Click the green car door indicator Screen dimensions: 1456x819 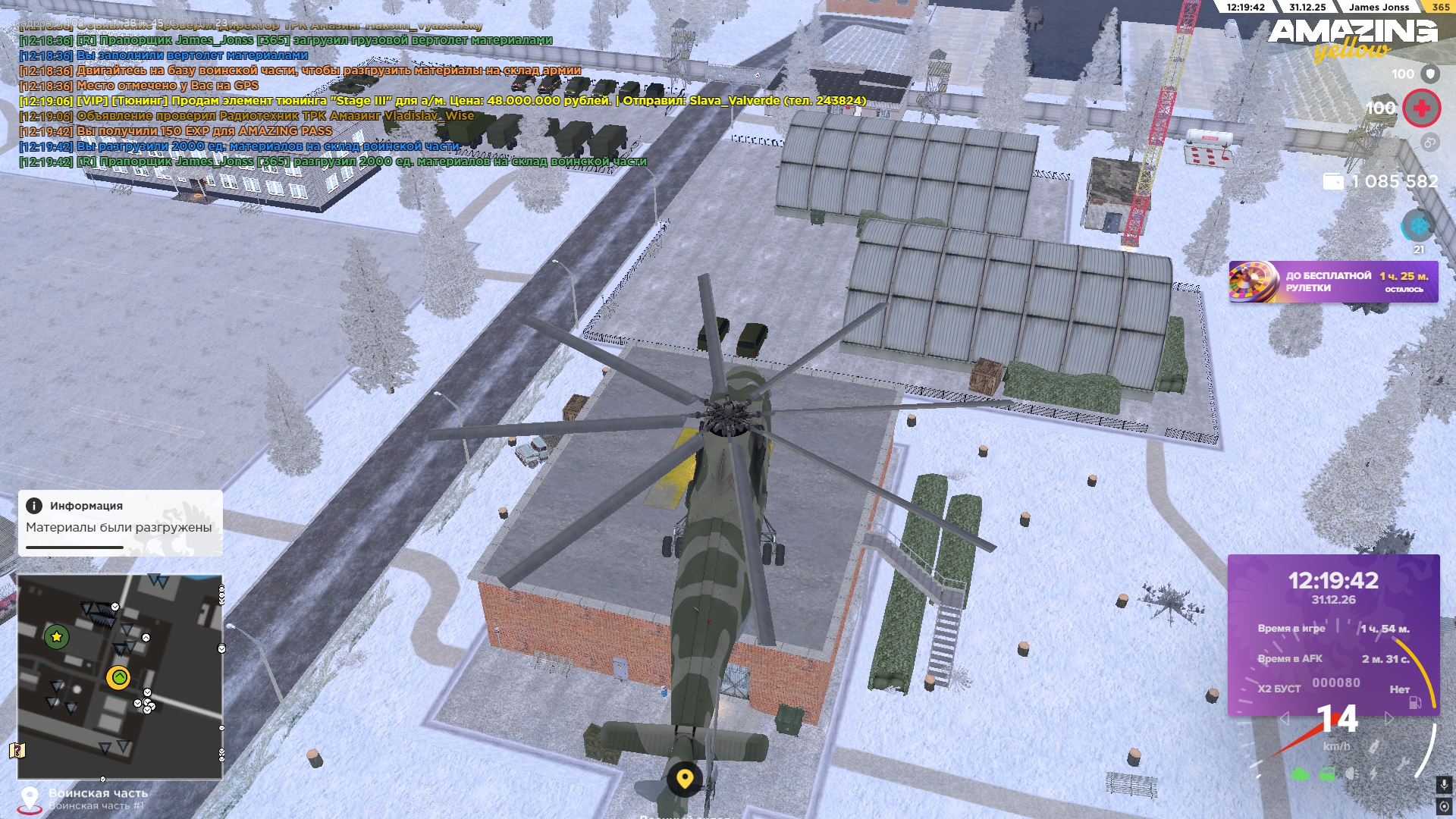pyautogui.click(x=1327, y=774)
